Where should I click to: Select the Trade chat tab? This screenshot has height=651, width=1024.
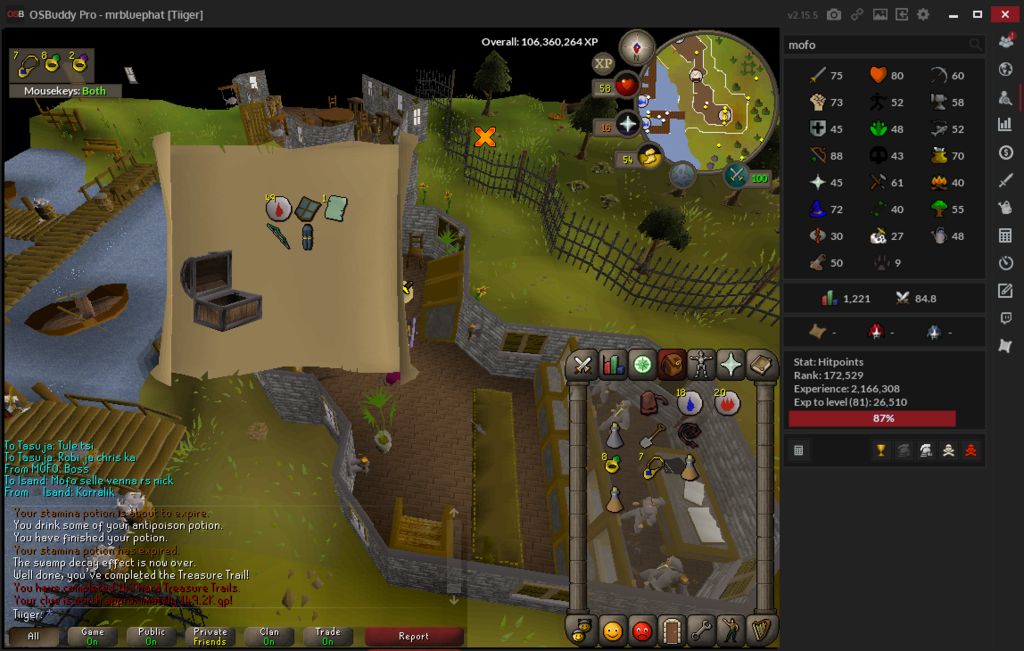pos(328,636)
